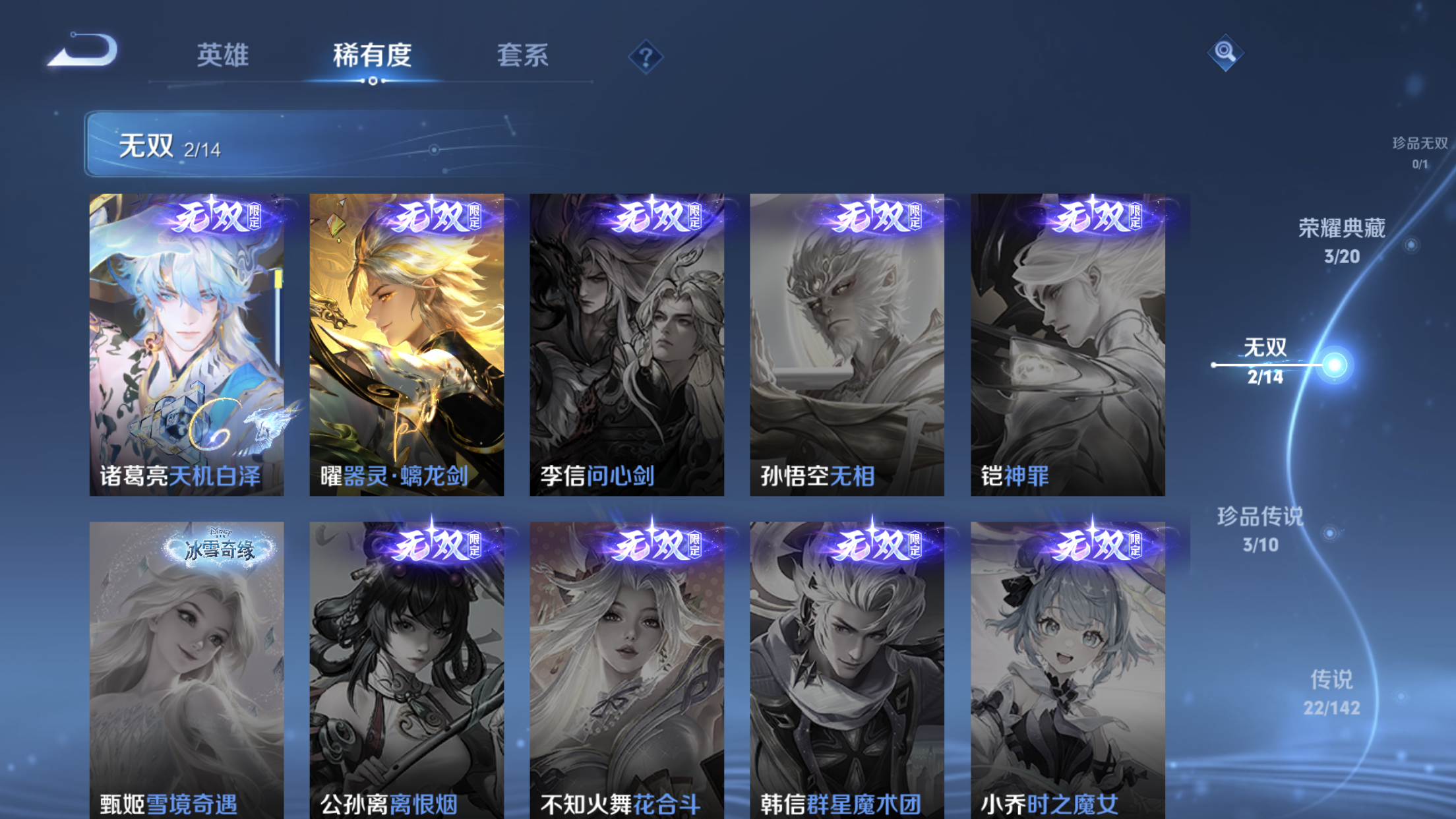
Task: Go to the 传说 22/142 category
Action: 1331,689
